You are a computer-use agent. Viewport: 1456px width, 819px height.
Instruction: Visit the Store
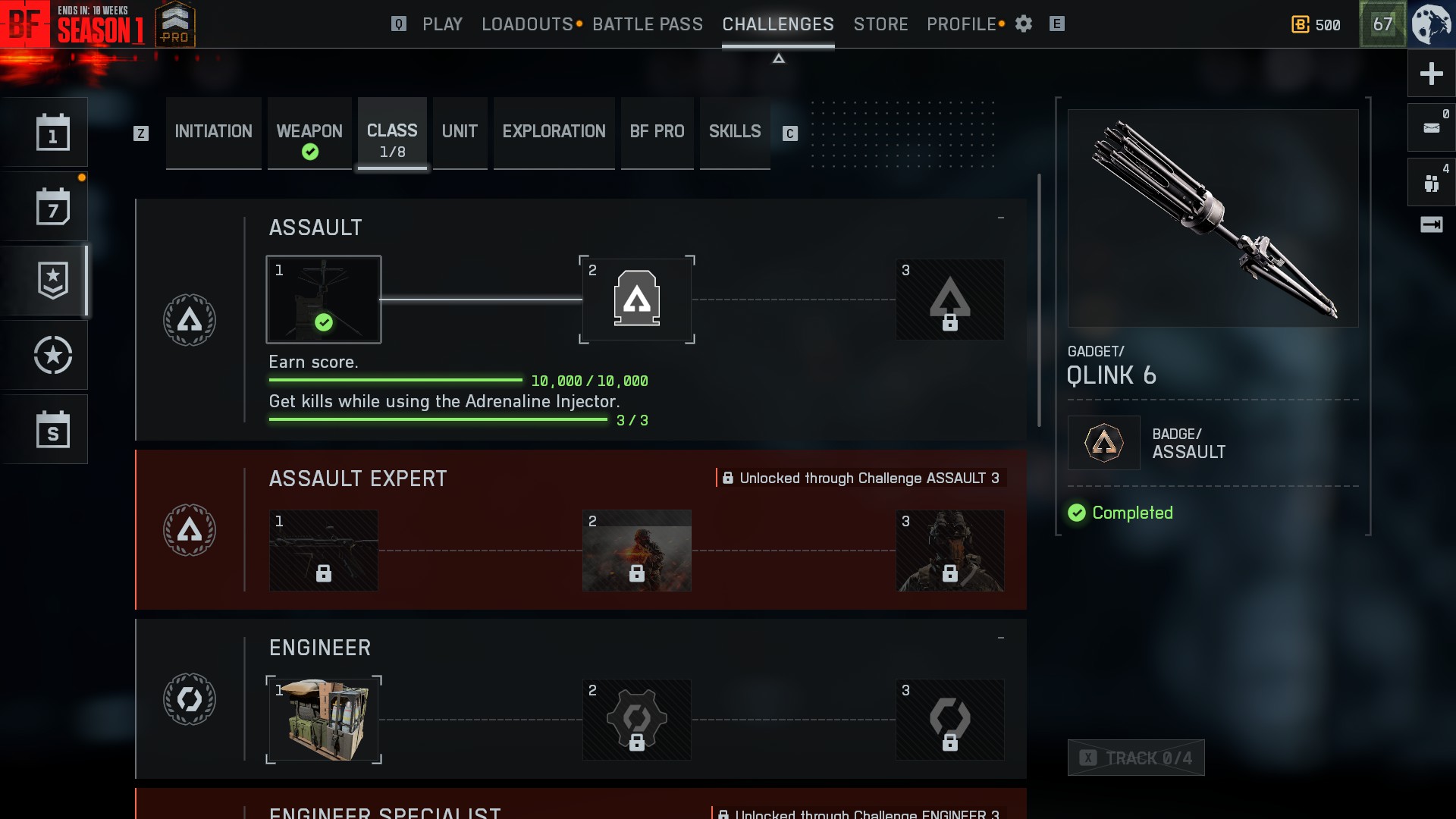pyautogui.click(x=880, y=24)
